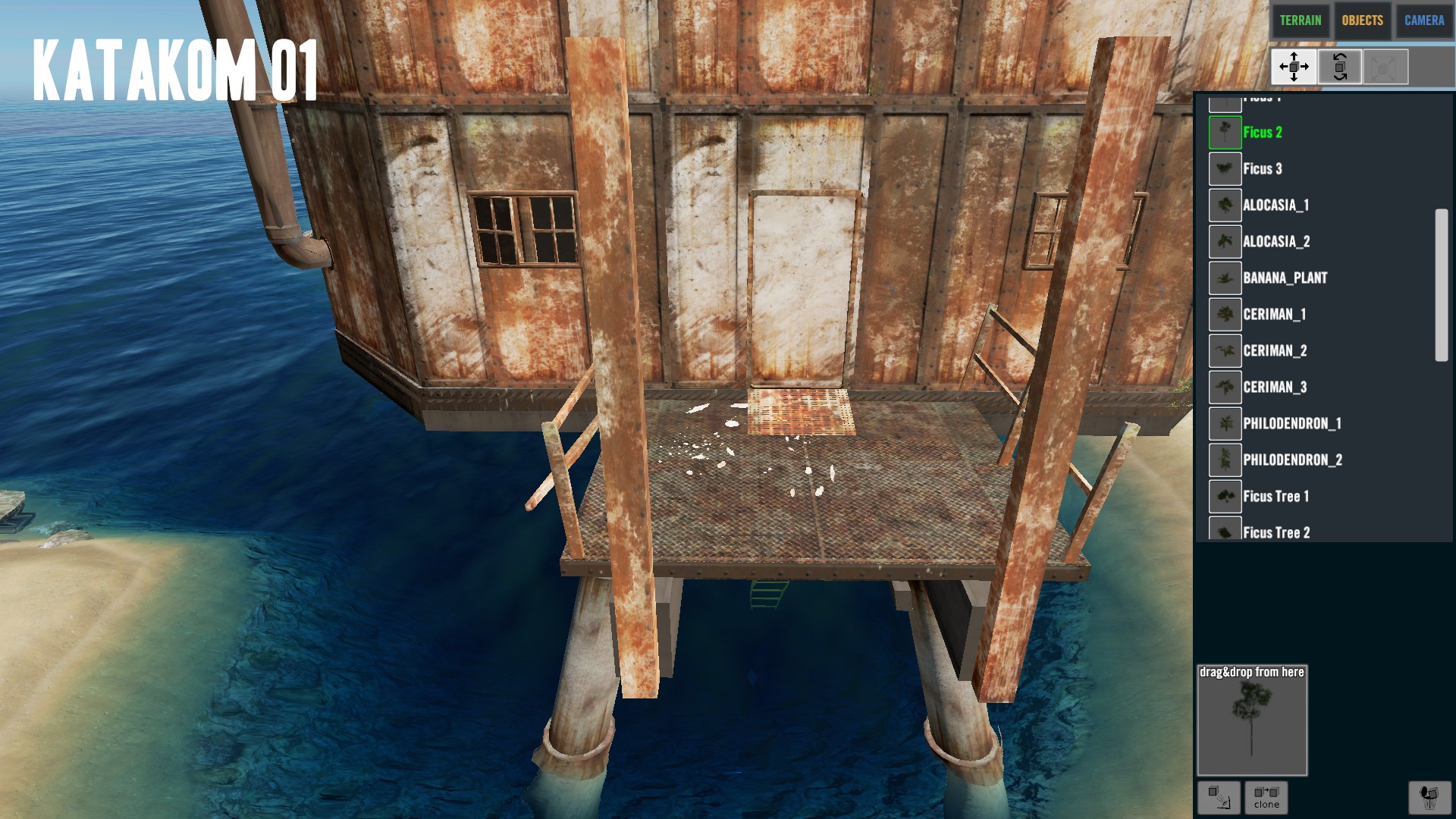Pick the ALOCASIA_2 plant

click(1276, 242)
